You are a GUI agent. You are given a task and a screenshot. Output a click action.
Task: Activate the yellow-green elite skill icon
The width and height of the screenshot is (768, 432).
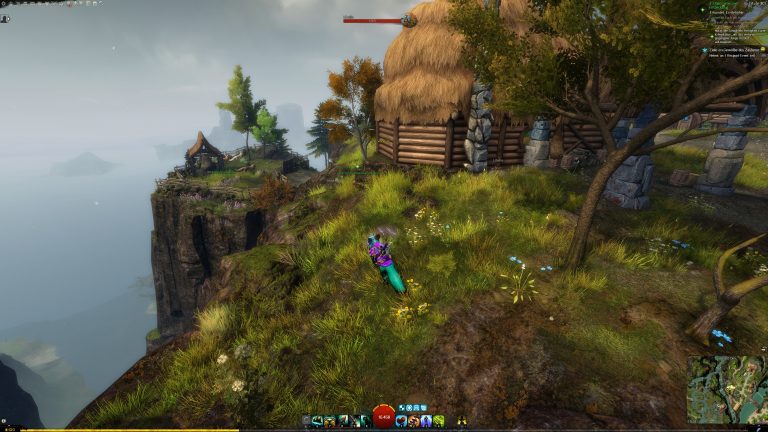(x=438, y=421)
